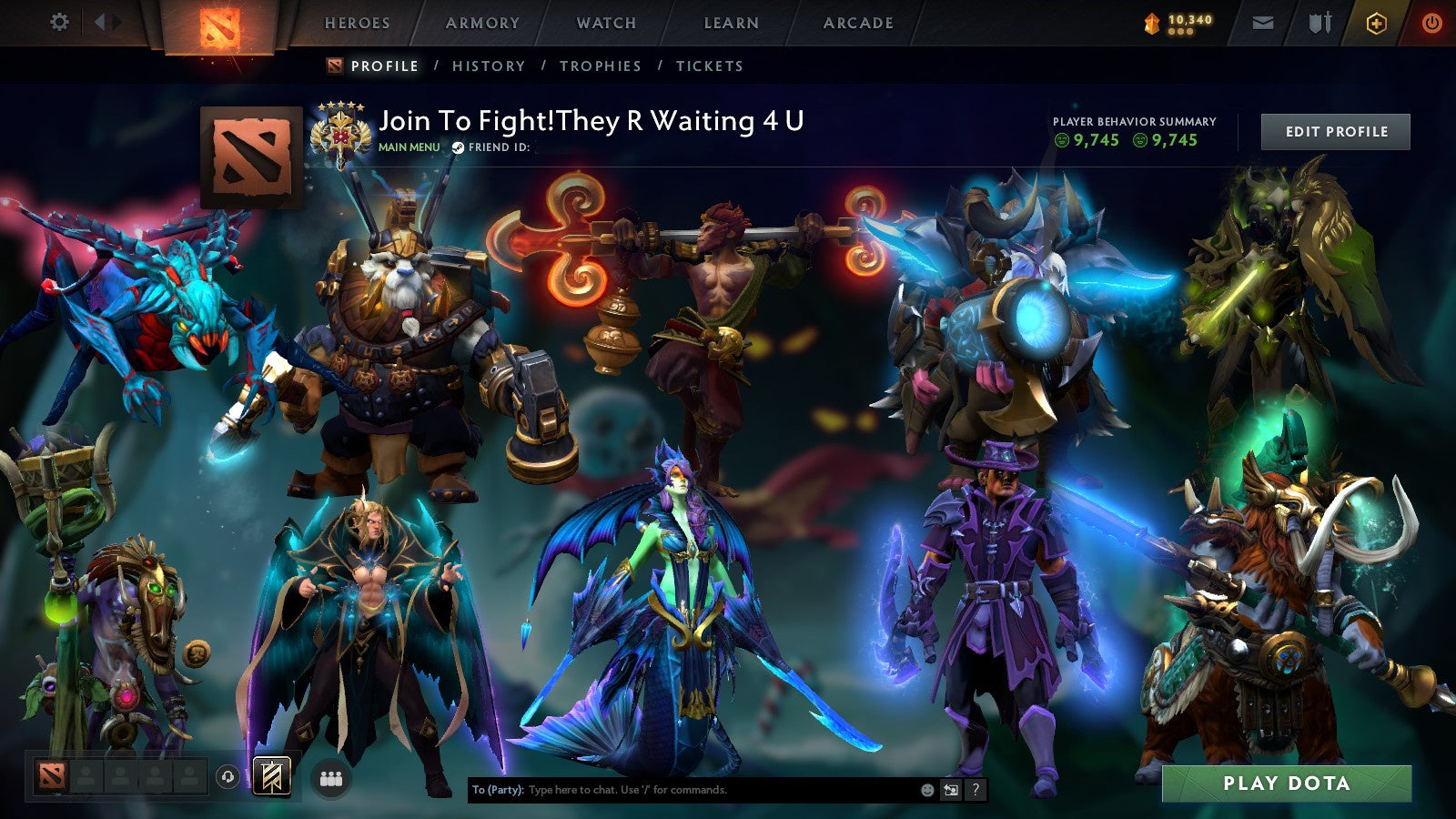Open the emoticon picker in chat
Viewport: 1456px width, 819px height.
click(x=926, y=791)
